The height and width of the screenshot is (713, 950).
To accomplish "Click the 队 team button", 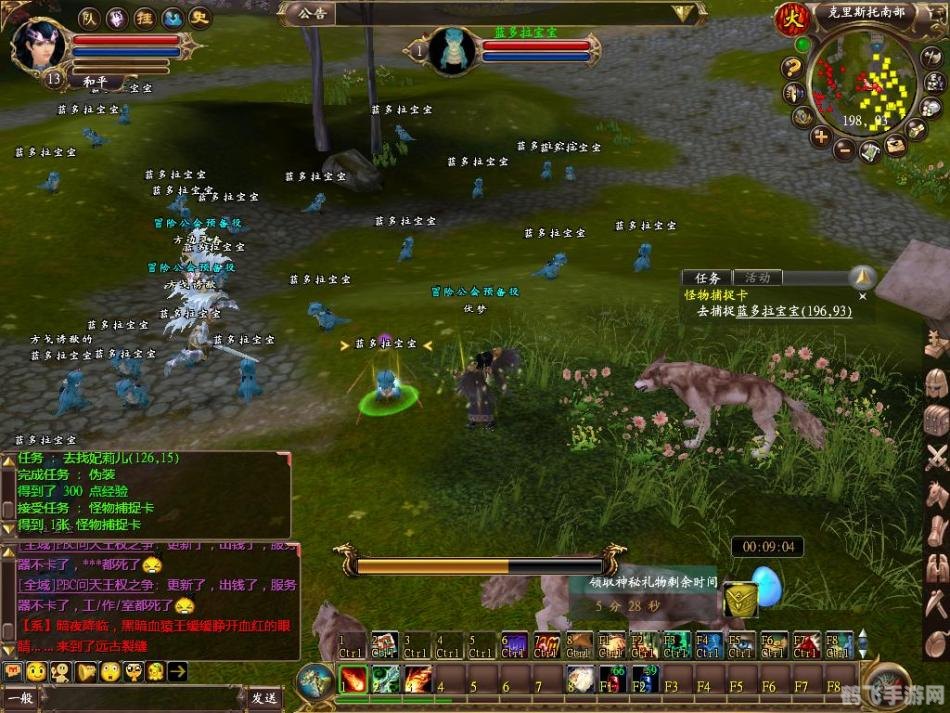I will 89,18.
